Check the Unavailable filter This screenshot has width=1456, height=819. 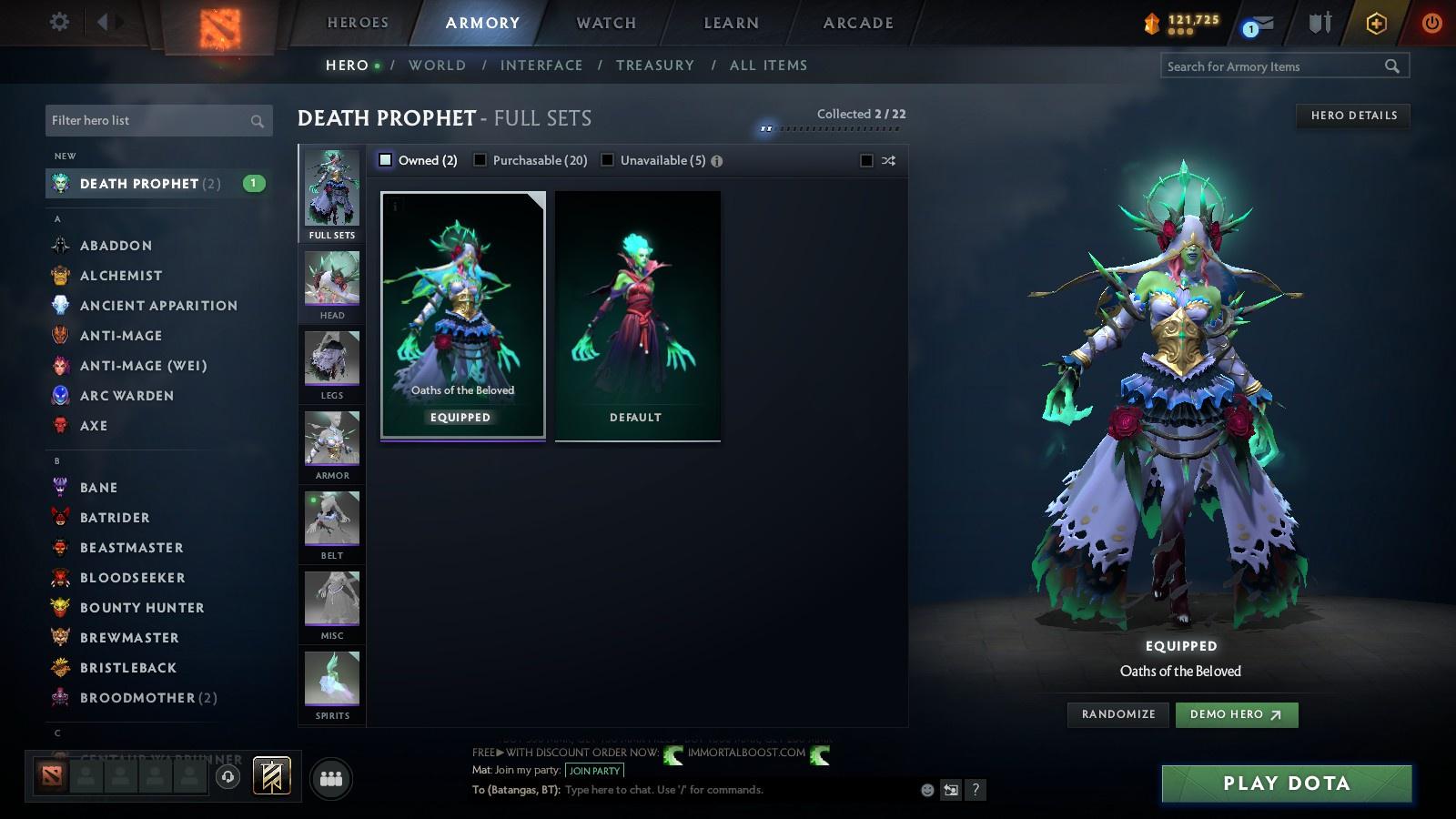coord(607,159)
